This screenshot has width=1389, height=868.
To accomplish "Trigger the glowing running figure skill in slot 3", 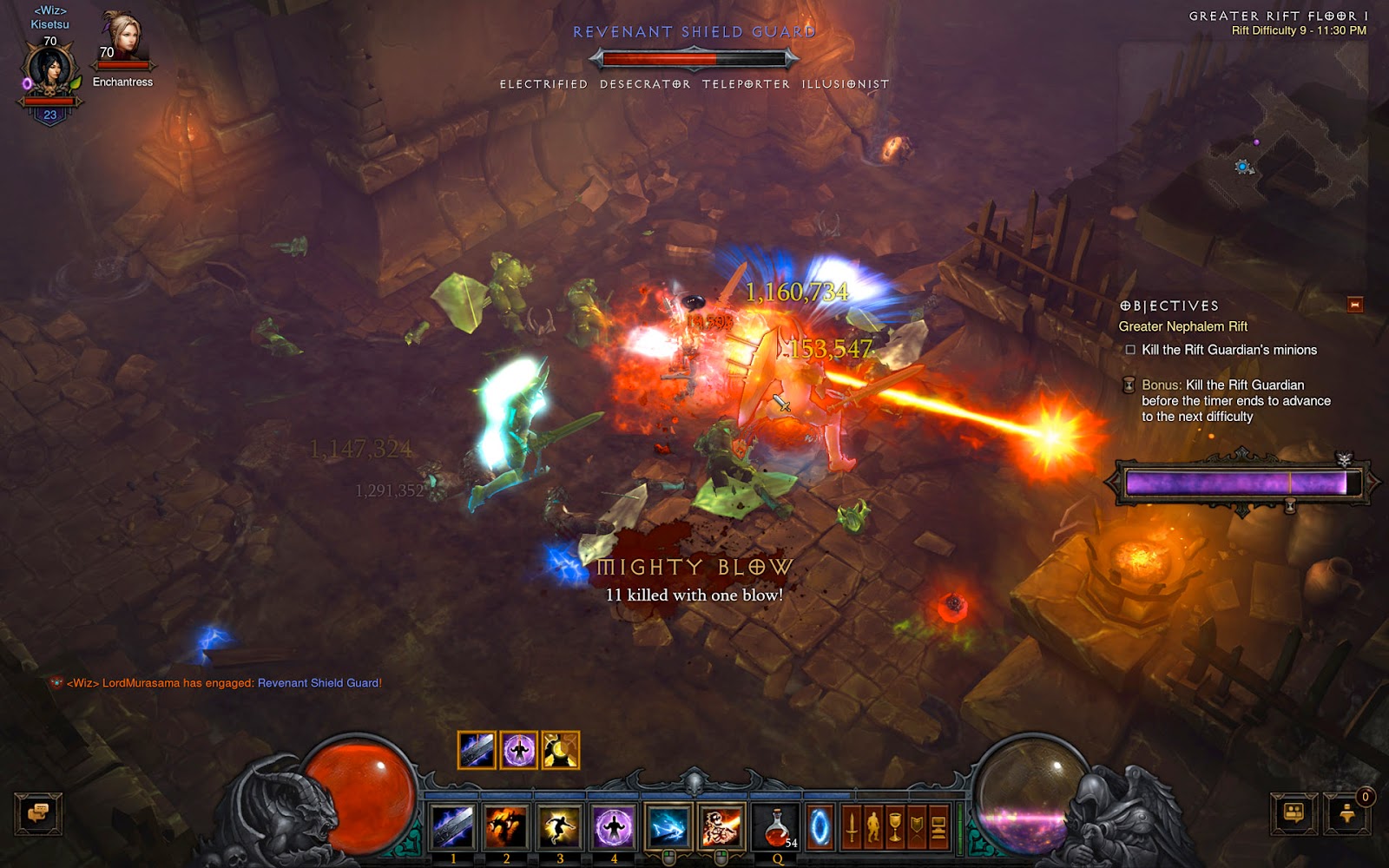I will (560, 826).
